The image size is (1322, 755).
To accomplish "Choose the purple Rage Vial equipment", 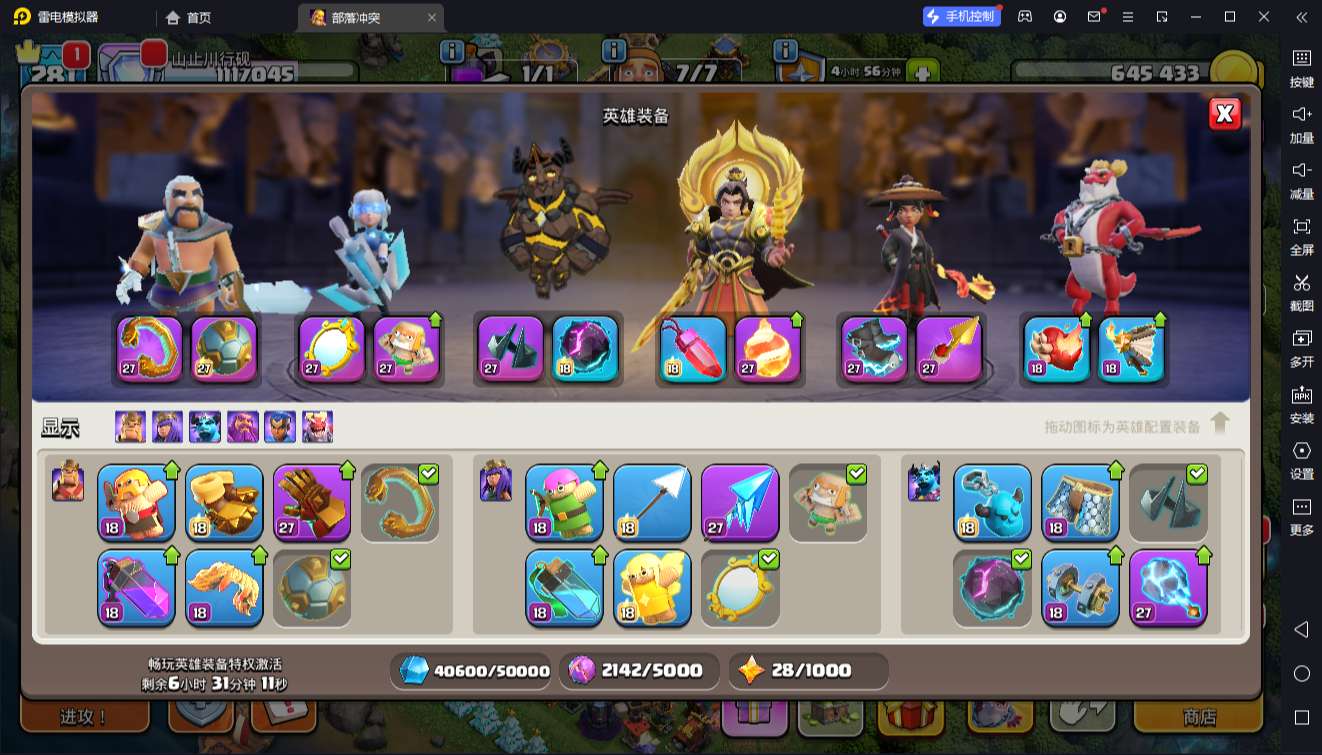I will pos(137,588).
